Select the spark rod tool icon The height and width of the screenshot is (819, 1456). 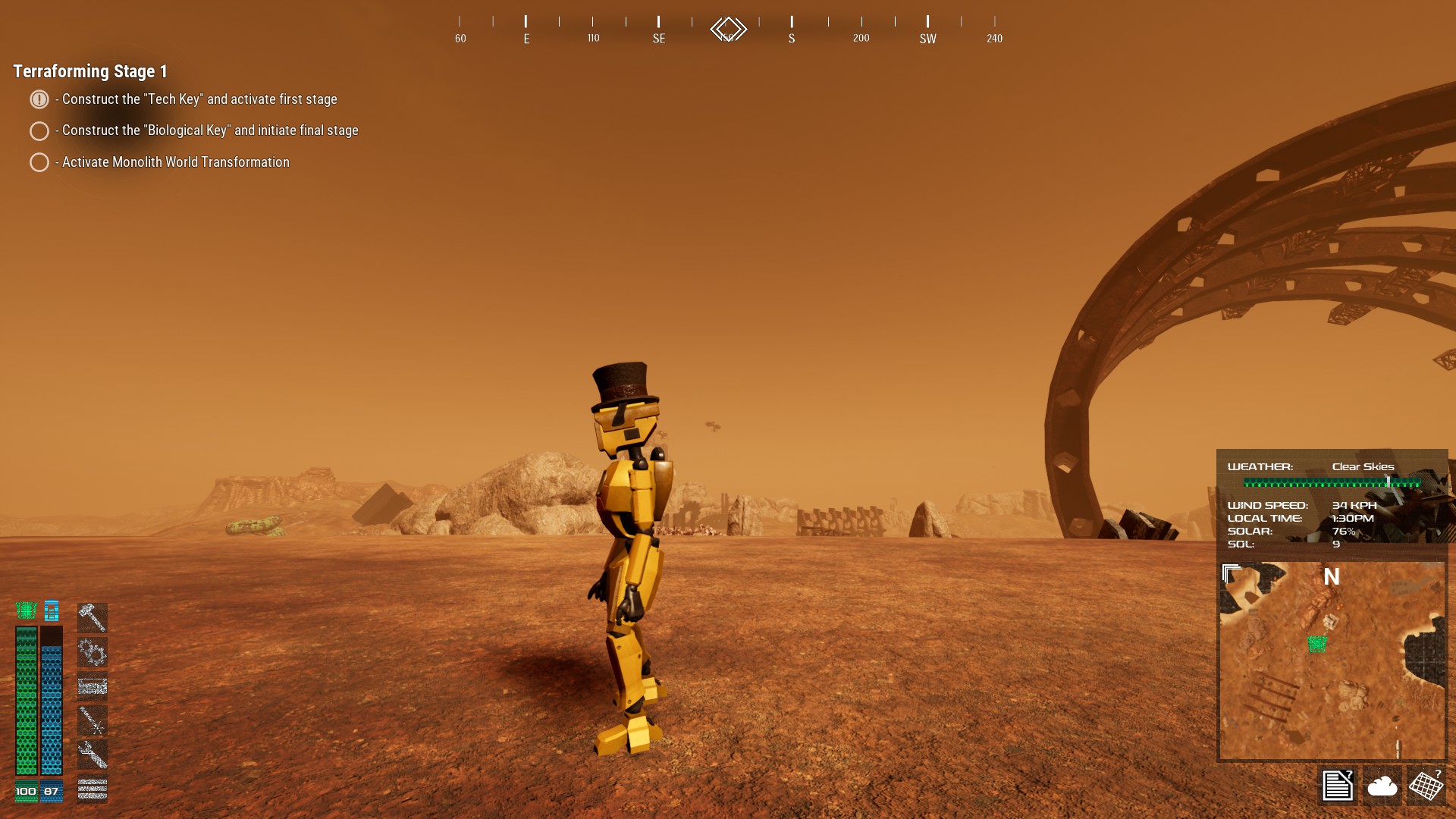pyautogui.click(x=93, y=720)
